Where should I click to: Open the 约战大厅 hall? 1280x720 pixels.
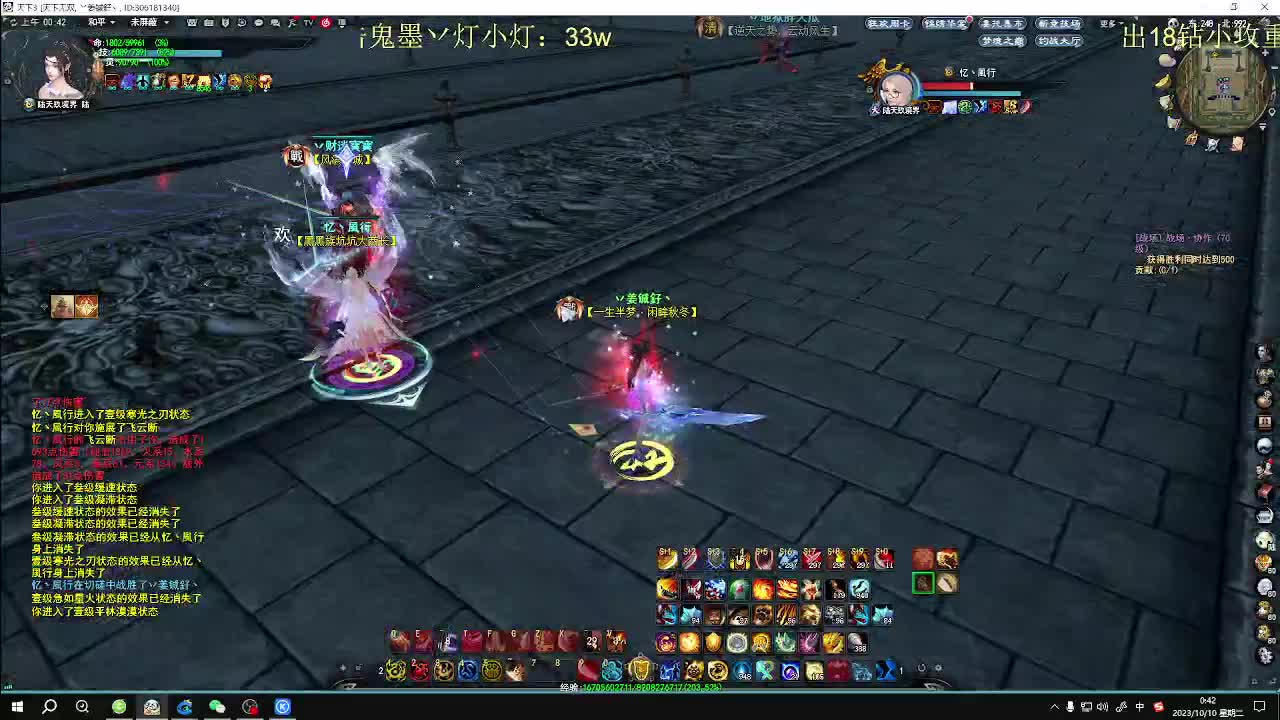(x=1060, y=41)
